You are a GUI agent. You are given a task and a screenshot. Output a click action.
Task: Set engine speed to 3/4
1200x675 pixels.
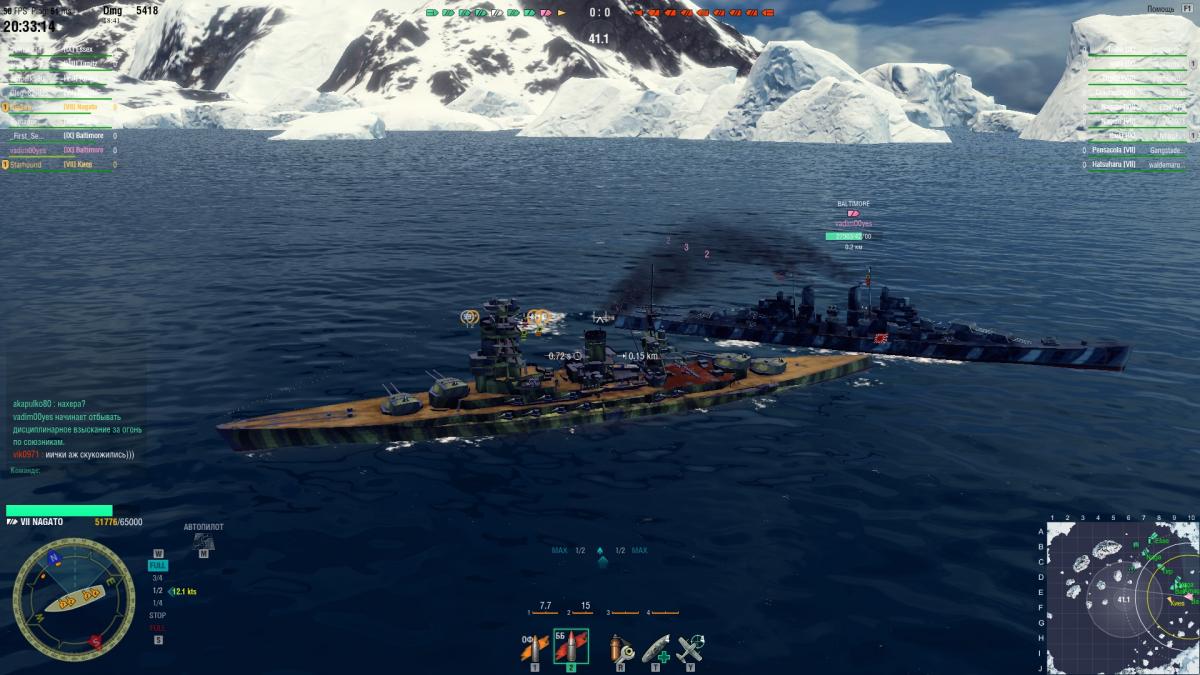click(157, 578)
